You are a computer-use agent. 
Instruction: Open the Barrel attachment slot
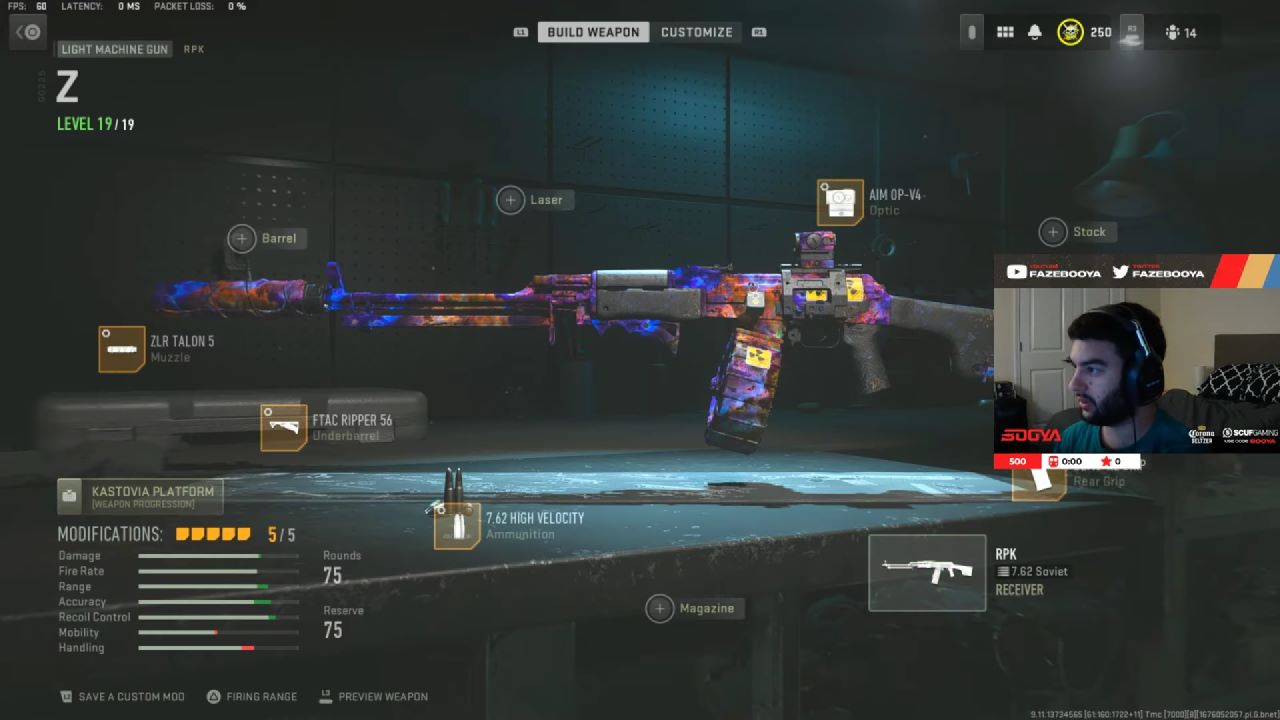point(241,238)
